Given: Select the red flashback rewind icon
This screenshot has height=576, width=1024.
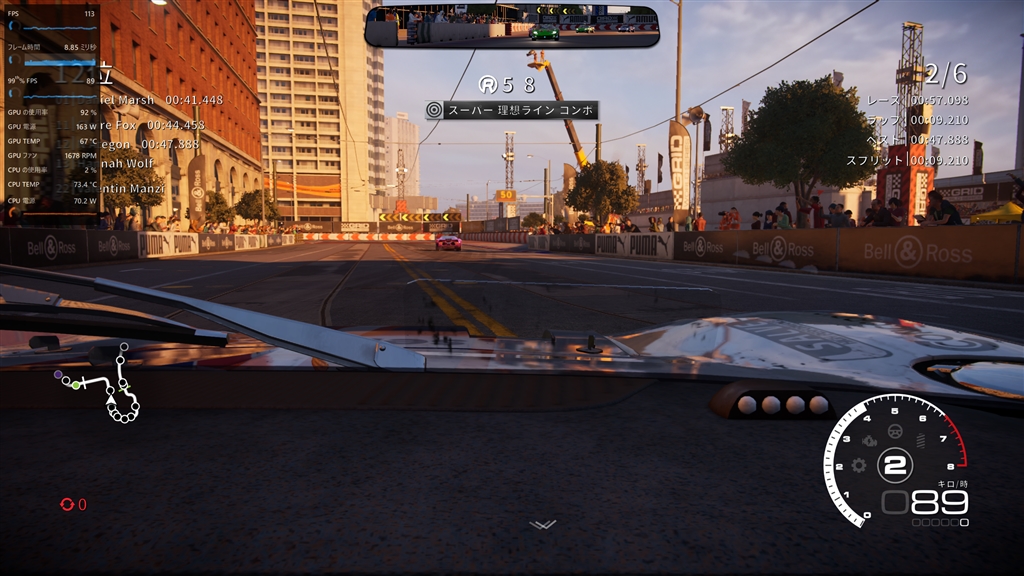Looking at the screenshot, I should [x=67, y=505].
